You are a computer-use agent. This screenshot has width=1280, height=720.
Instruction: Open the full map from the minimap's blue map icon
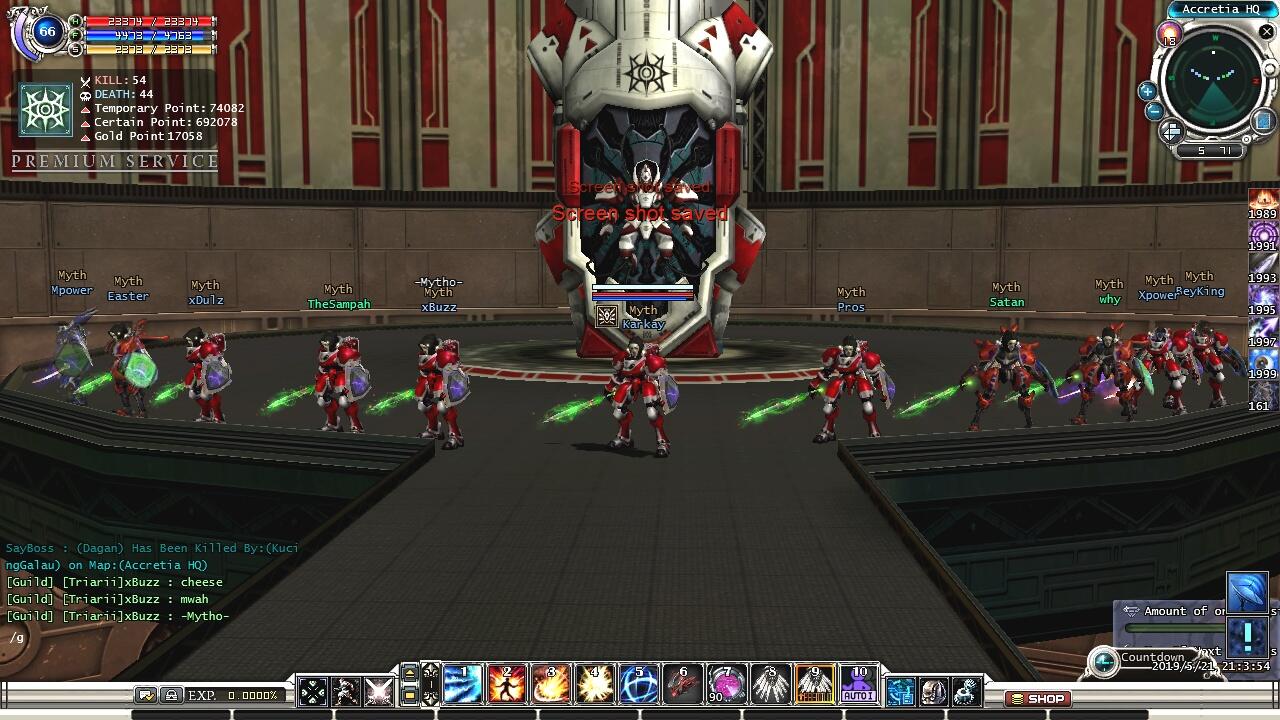tap(1262, 121)
